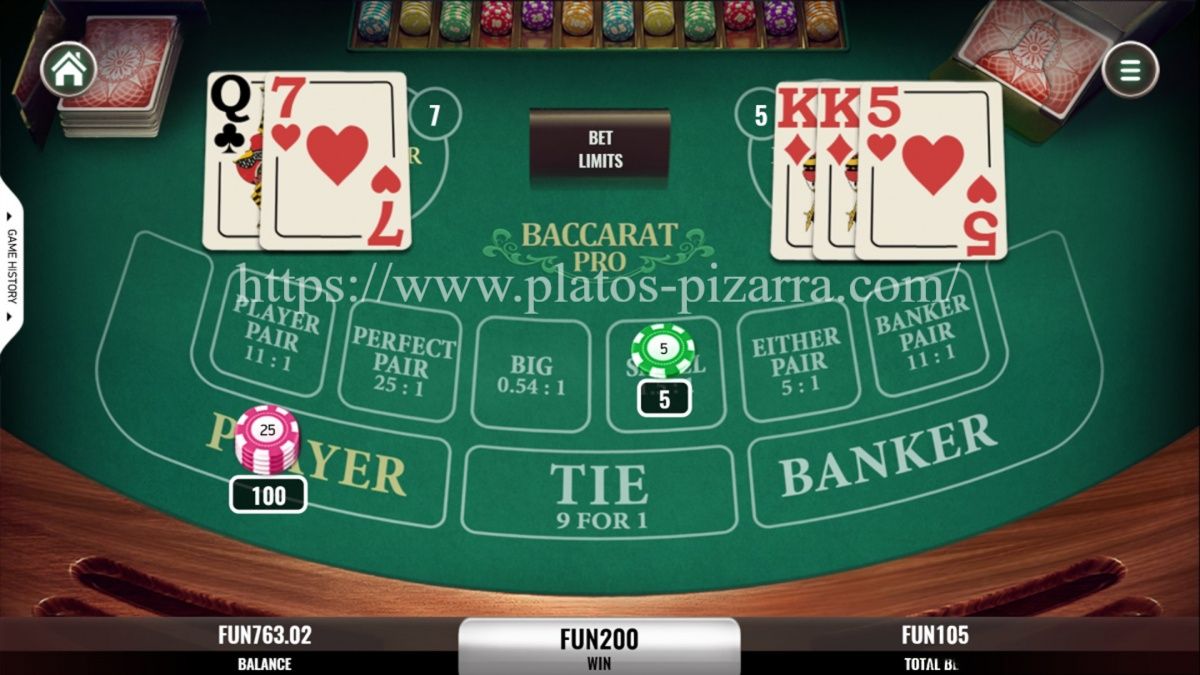Show the Bet Limits panel
The width and height of the screenshot is (1200, 675).
coord(600,149)
